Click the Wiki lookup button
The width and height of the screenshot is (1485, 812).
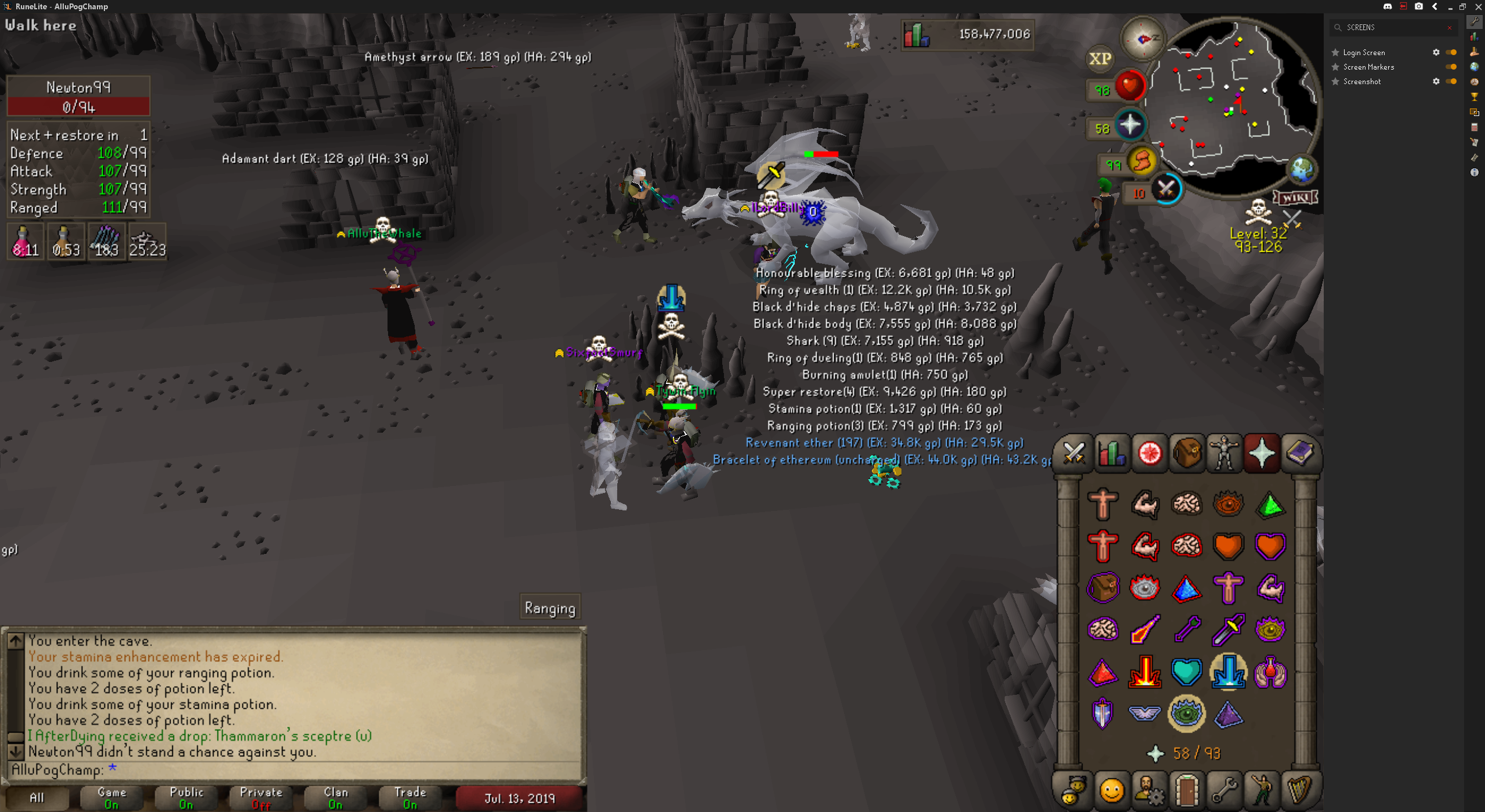(x=1295, y=198)
